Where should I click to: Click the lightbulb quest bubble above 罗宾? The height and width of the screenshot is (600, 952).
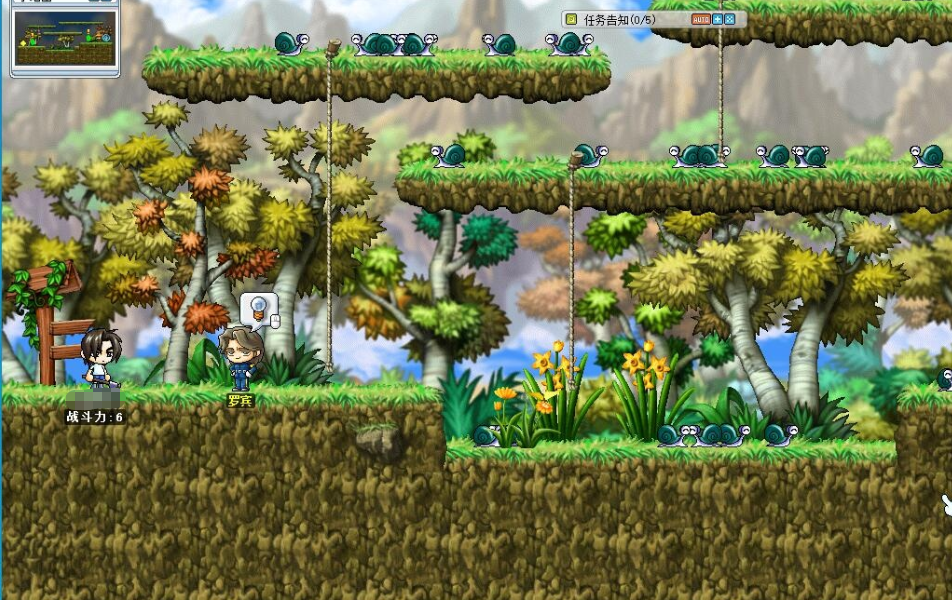click(x=258, y=308)
